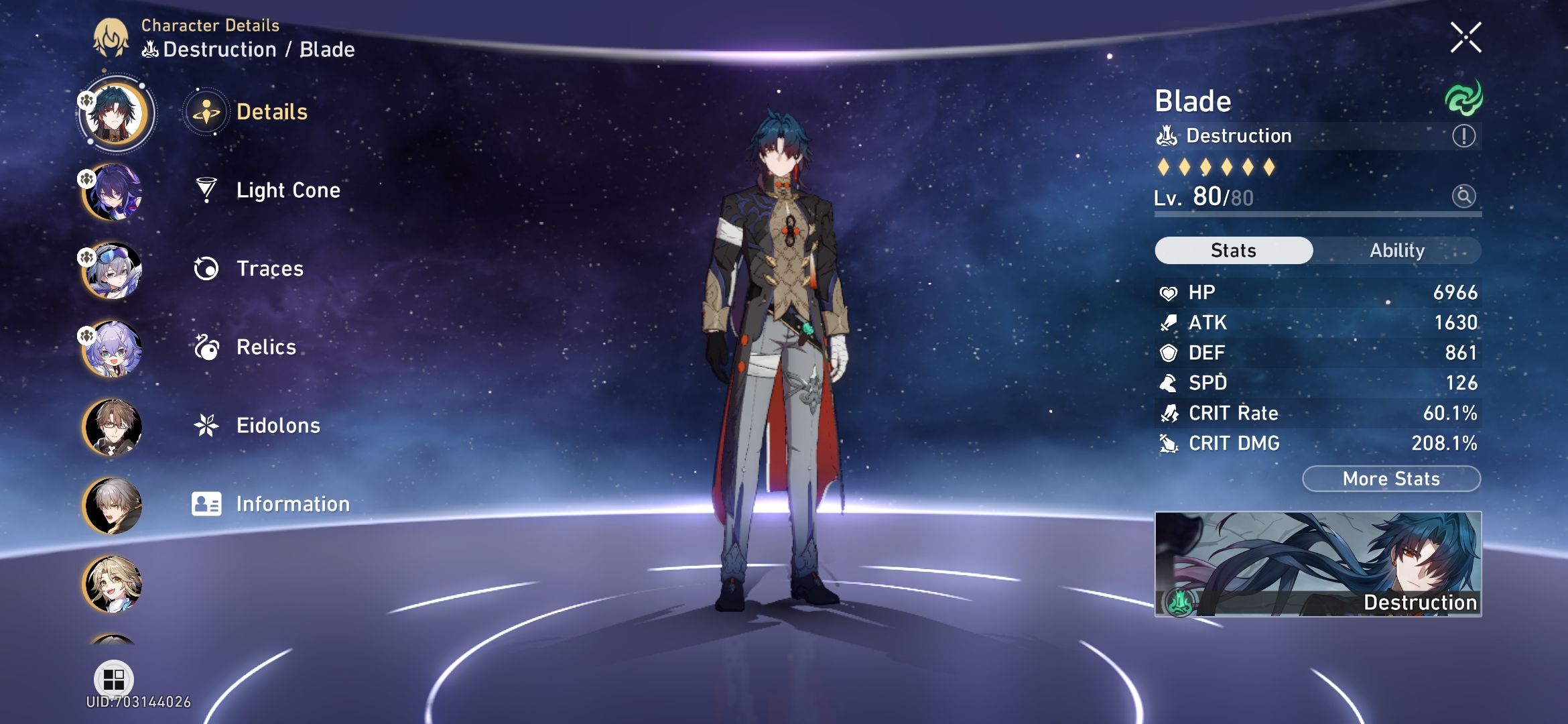Open the Light Cone panel

point(288,190)
